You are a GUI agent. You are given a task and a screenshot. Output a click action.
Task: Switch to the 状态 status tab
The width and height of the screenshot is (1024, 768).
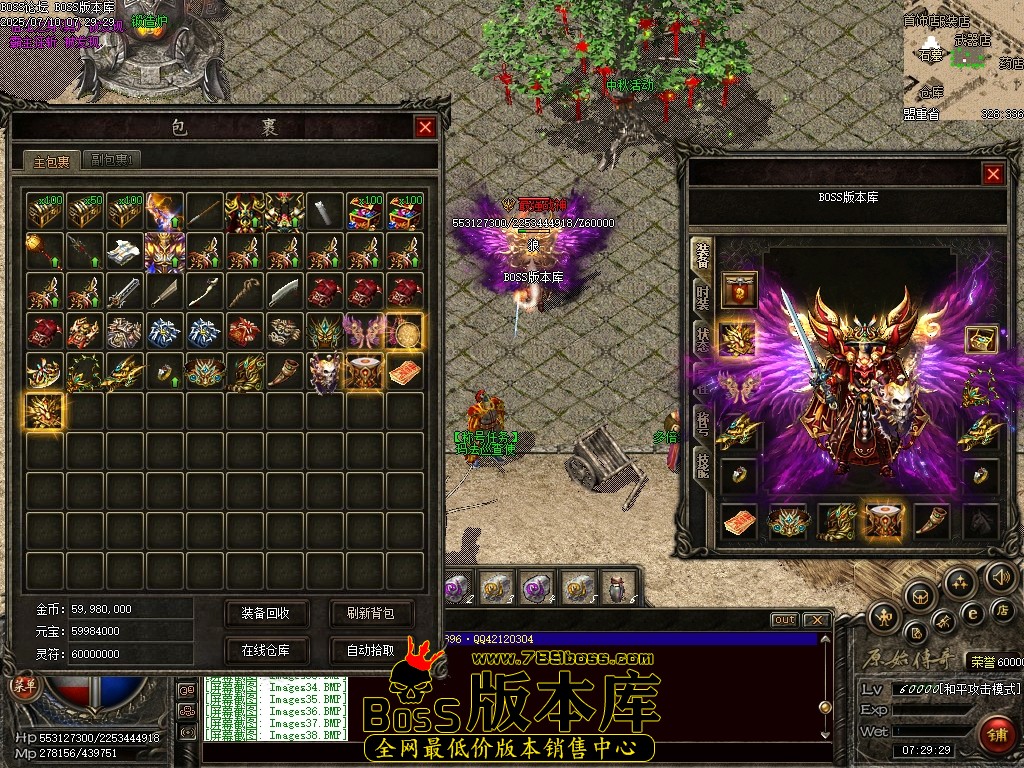(702, 337)
